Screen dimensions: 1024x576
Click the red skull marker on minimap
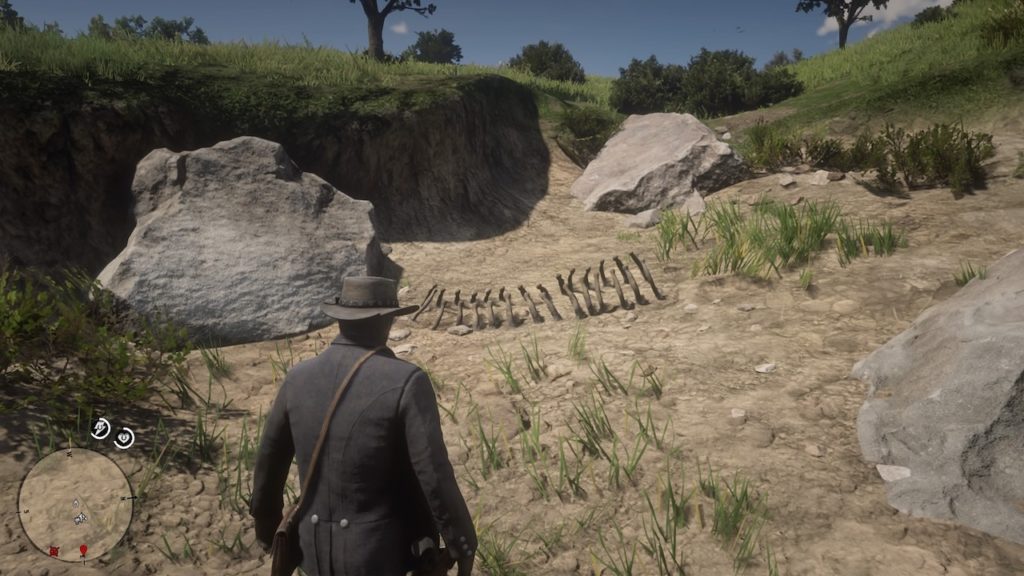54,550
